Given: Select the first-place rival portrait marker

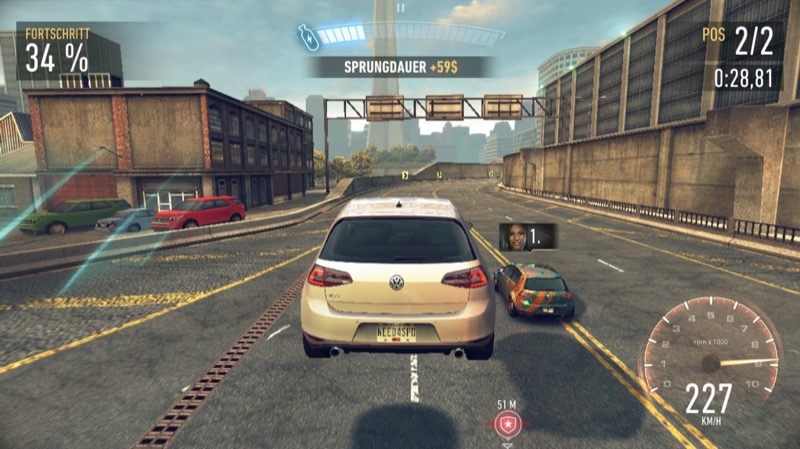Looking at the screenshot, I should [x=513, y=236].
